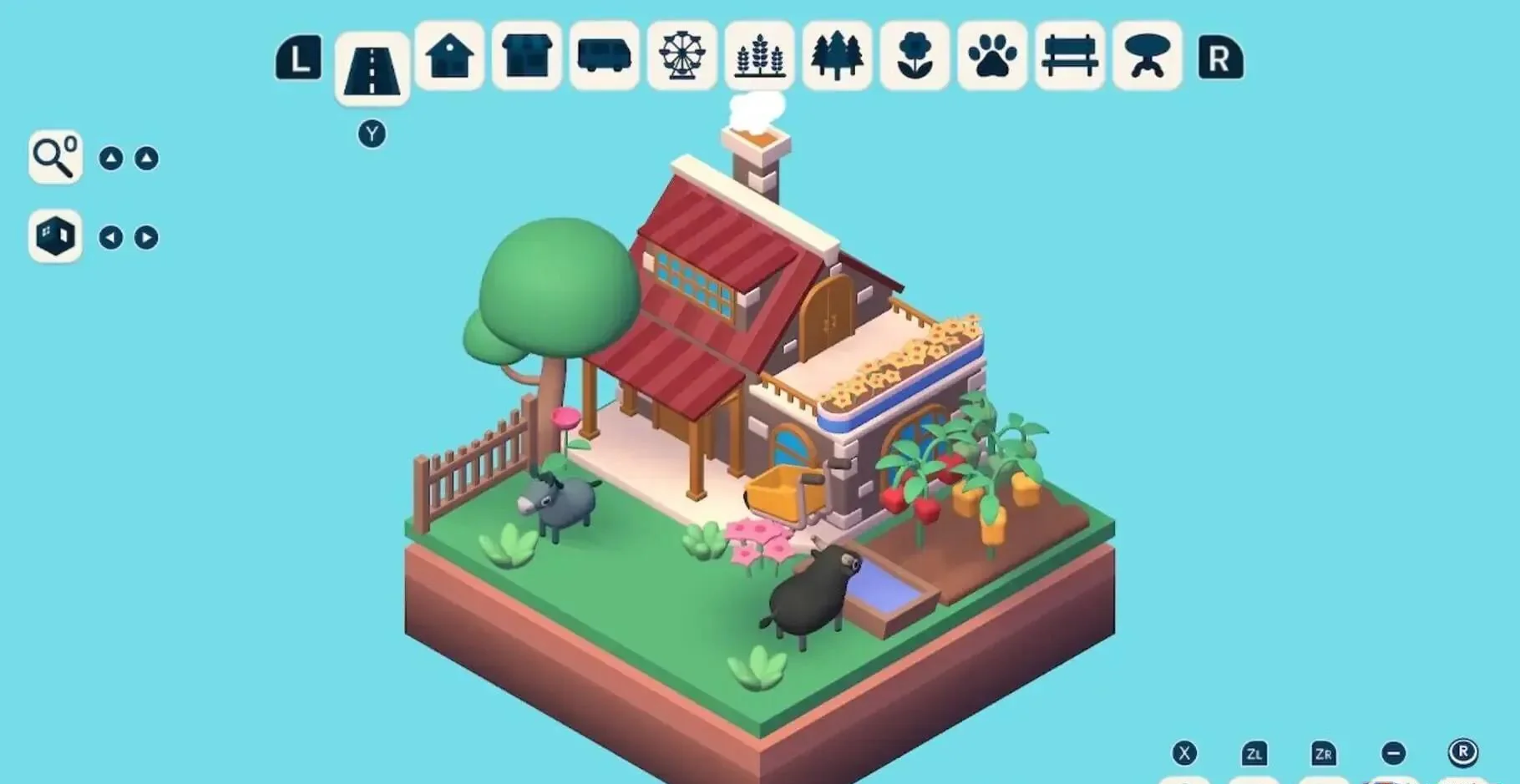
Task: Select the ferris wheel attraction tool
Action: (681, 59)
